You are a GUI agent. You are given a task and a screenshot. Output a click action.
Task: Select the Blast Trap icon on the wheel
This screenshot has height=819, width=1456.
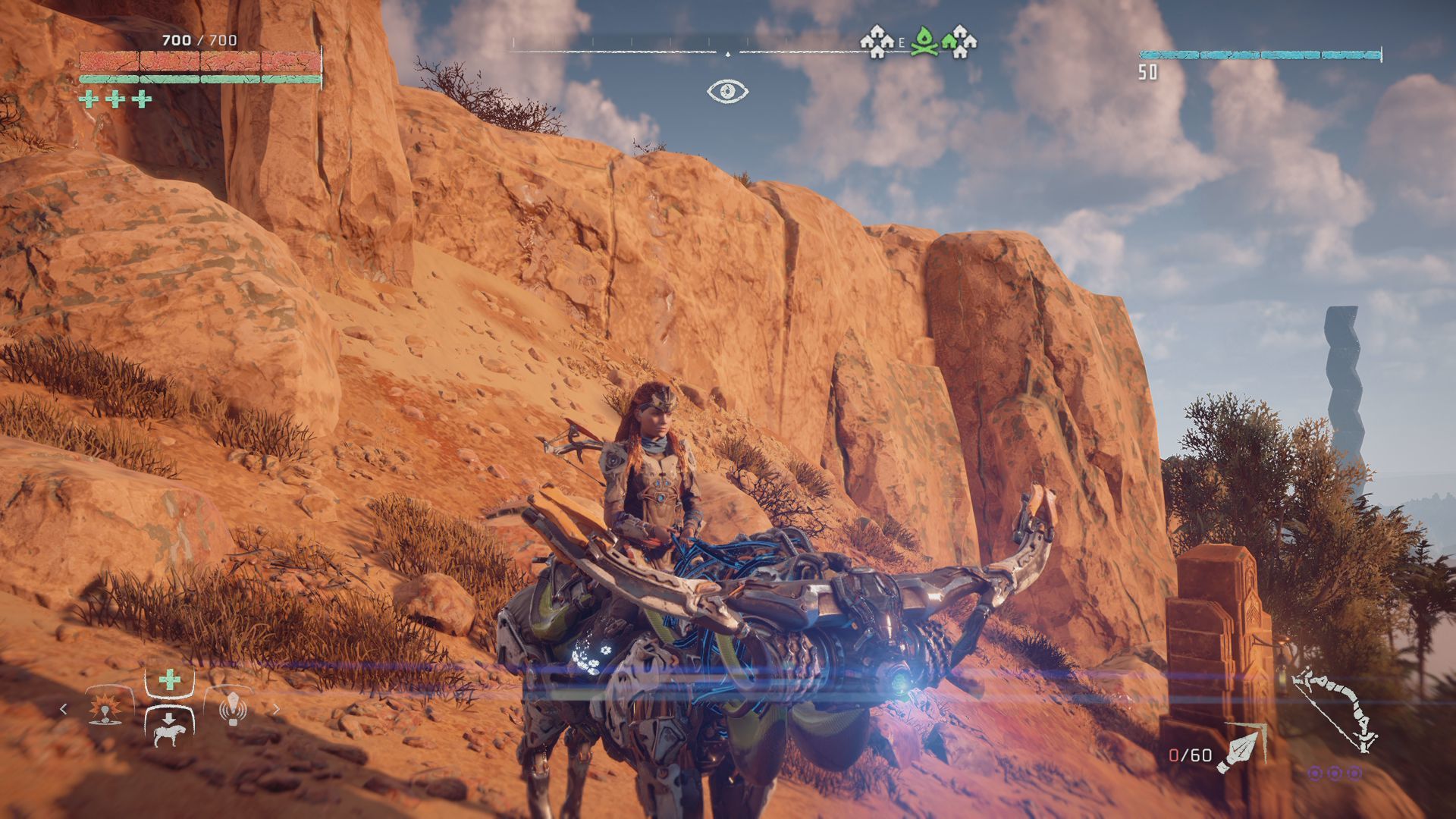(105, 710)
